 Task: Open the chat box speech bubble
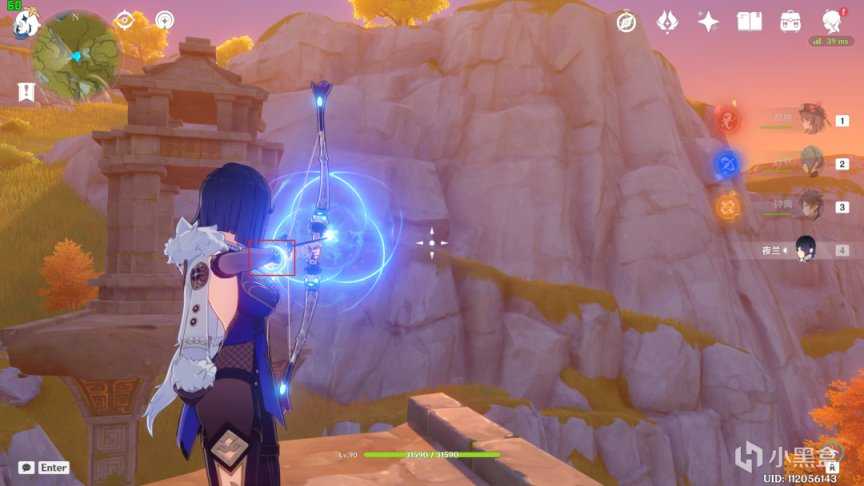[x=26, y=467]
